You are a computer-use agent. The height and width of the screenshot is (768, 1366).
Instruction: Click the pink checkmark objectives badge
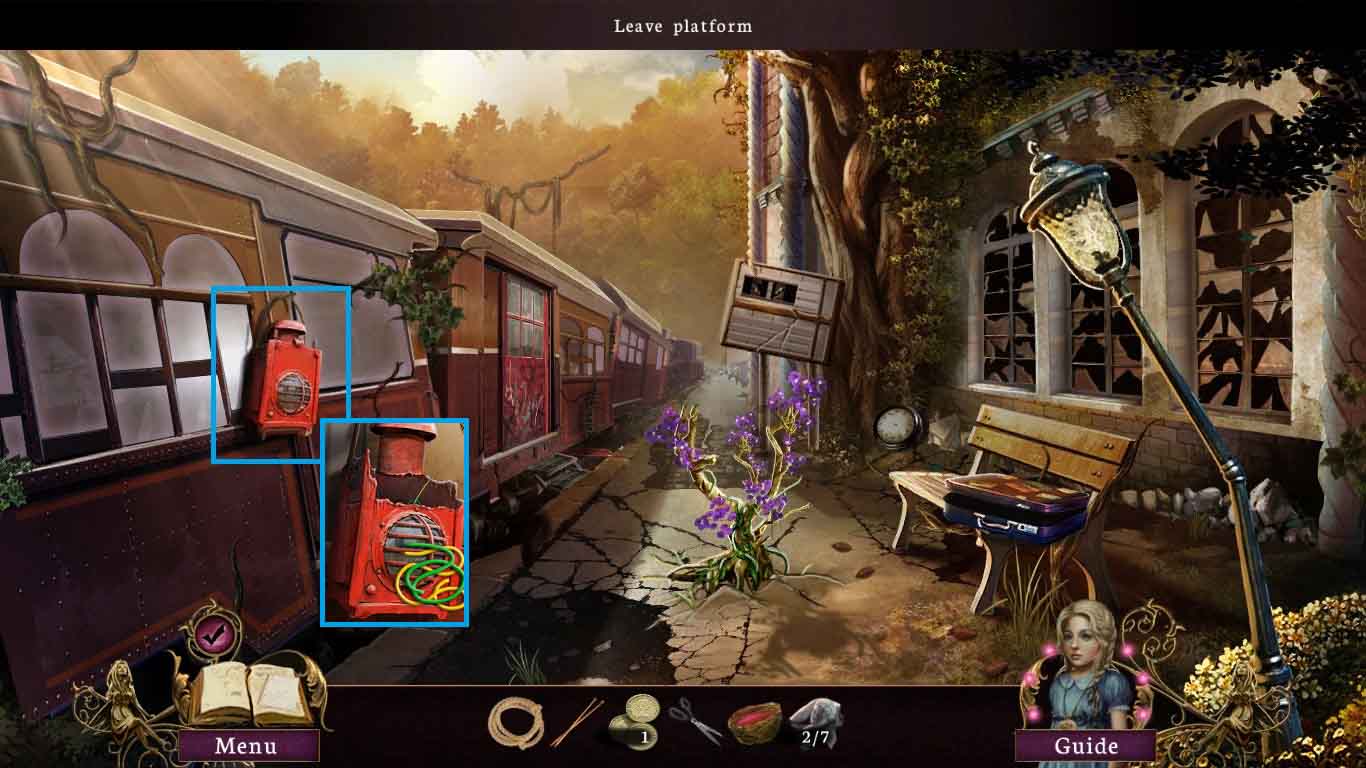click(211, 632)
